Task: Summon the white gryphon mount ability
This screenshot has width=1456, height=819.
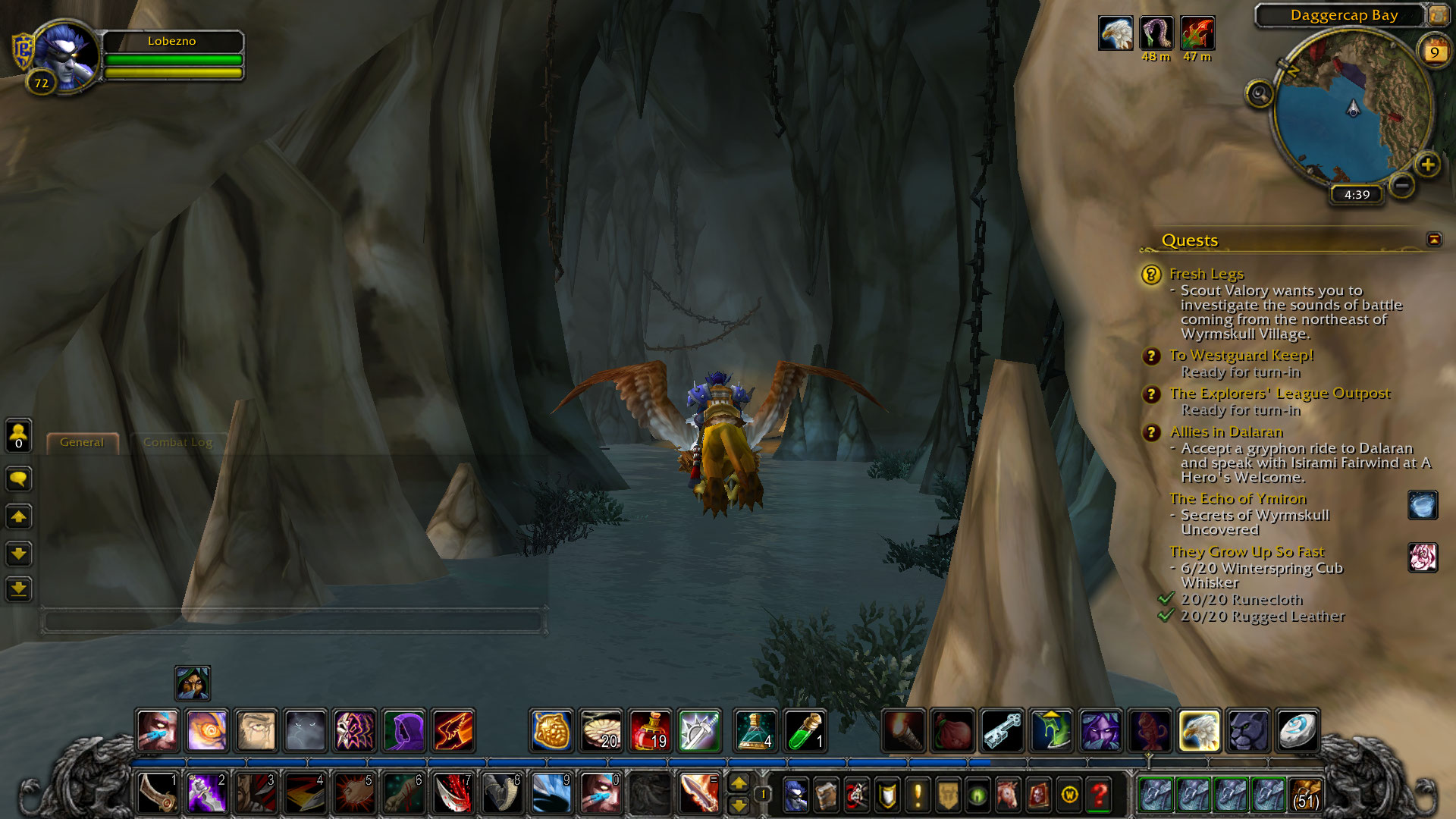Action: pyautogui.click(x=1199, y=730)
